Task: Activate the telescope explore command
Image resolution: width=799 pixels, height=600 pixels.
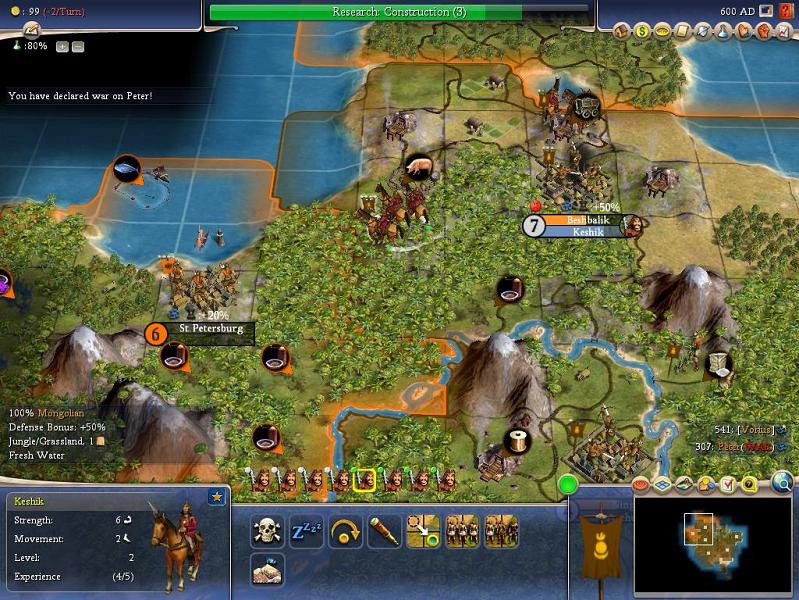Action: coord(383,532)
